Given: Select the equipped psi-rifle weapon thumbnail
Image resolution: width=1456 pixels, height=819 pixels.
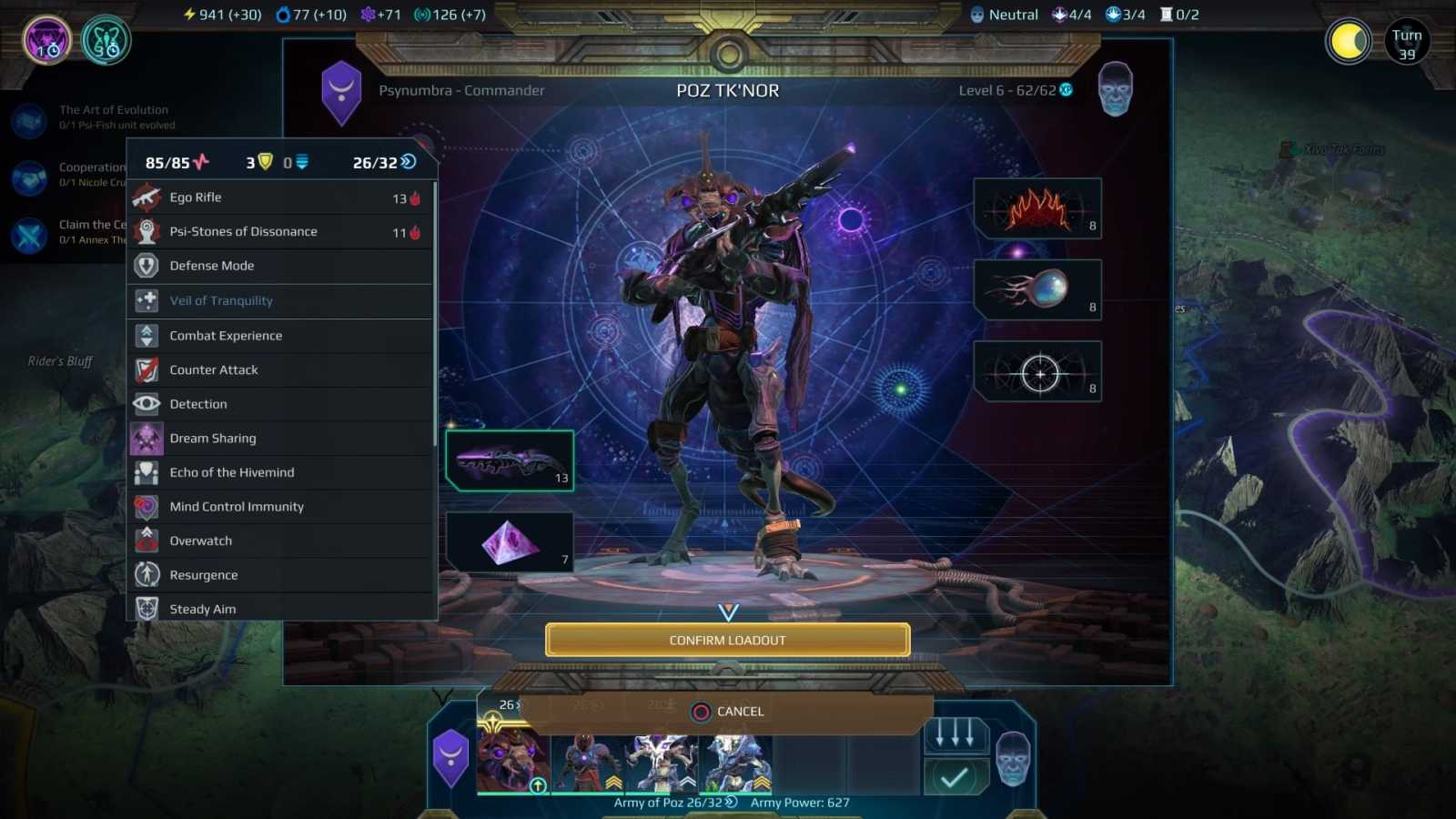Looking at the screenshot, I should tap(510, 460).
